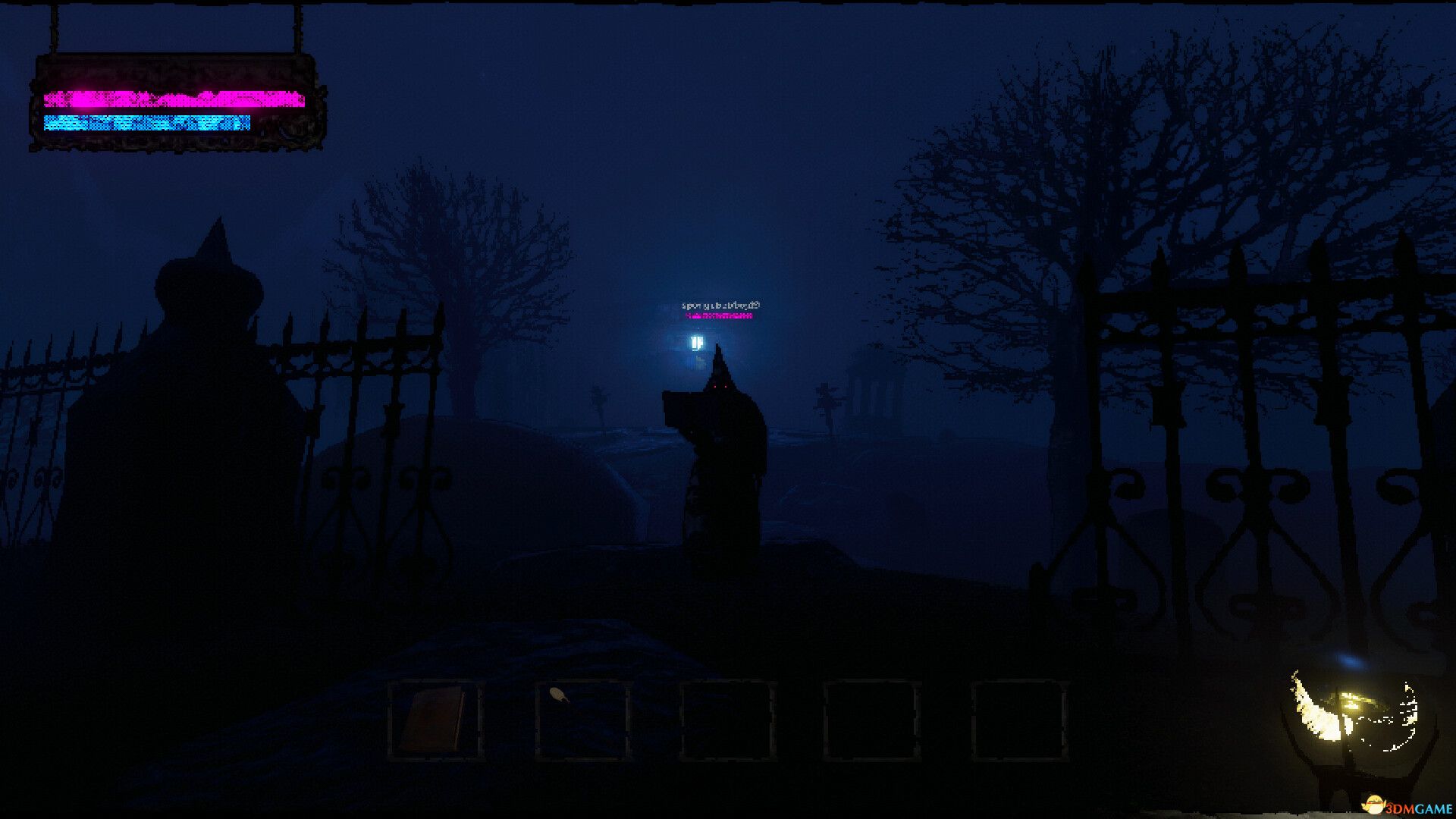Click the pink enemy health bar below the sign
Screen dimensions: 1456x819
pyautogui.click(x=718, y=316)
